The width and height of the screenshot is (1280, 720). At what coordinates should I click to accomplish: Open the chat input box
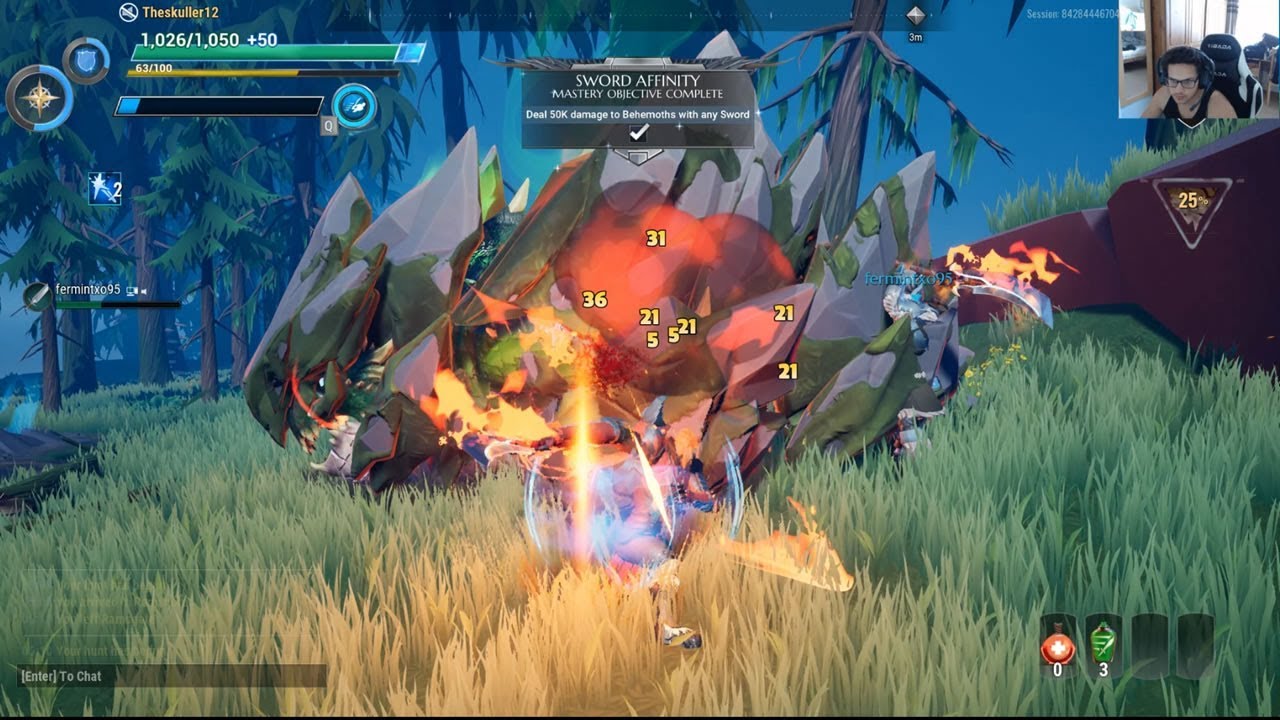(172, 676)
